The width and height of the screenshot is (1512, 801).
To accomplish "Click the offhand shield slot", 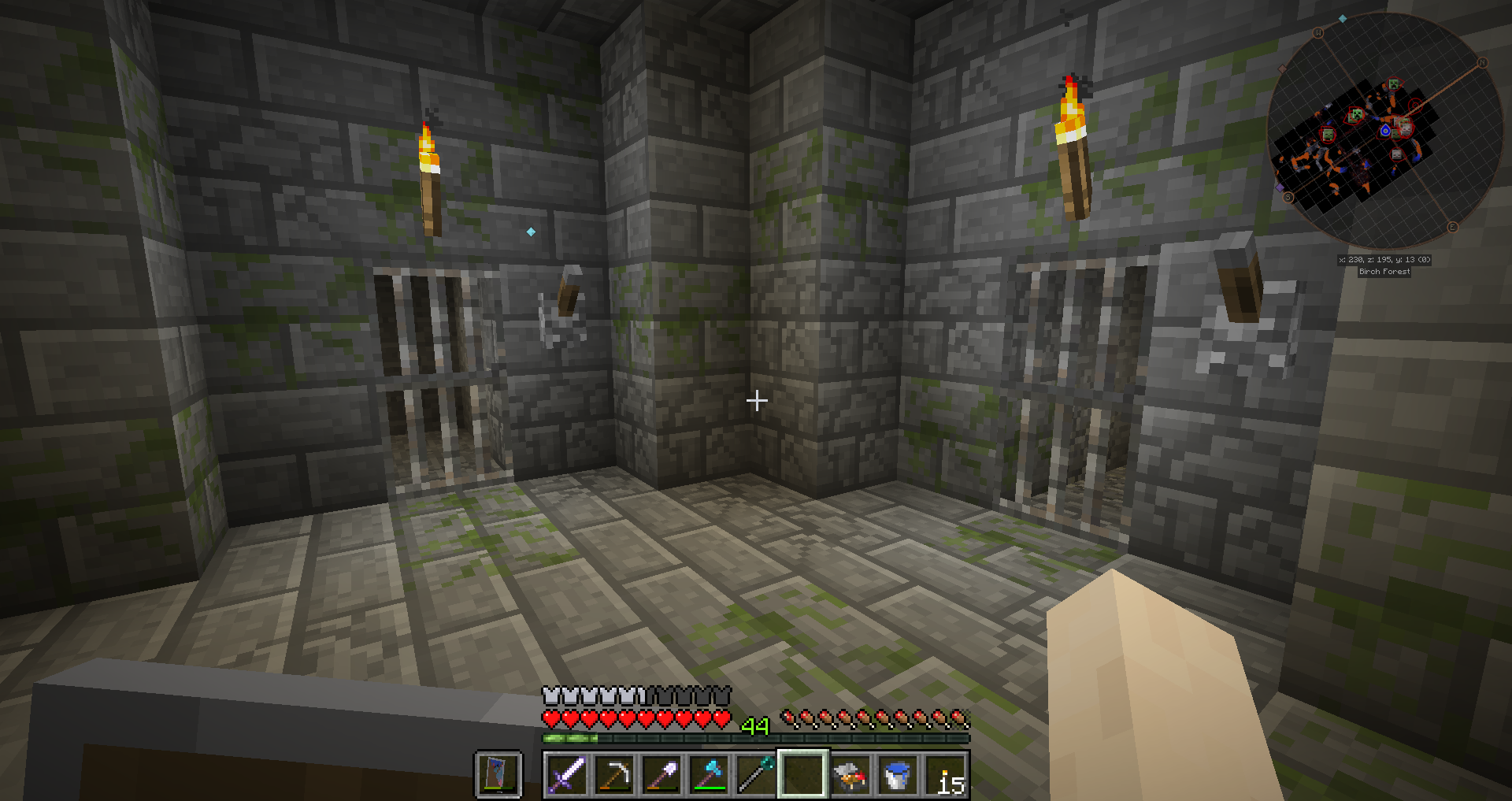I will pyautogui.click(x=498, y=774).
